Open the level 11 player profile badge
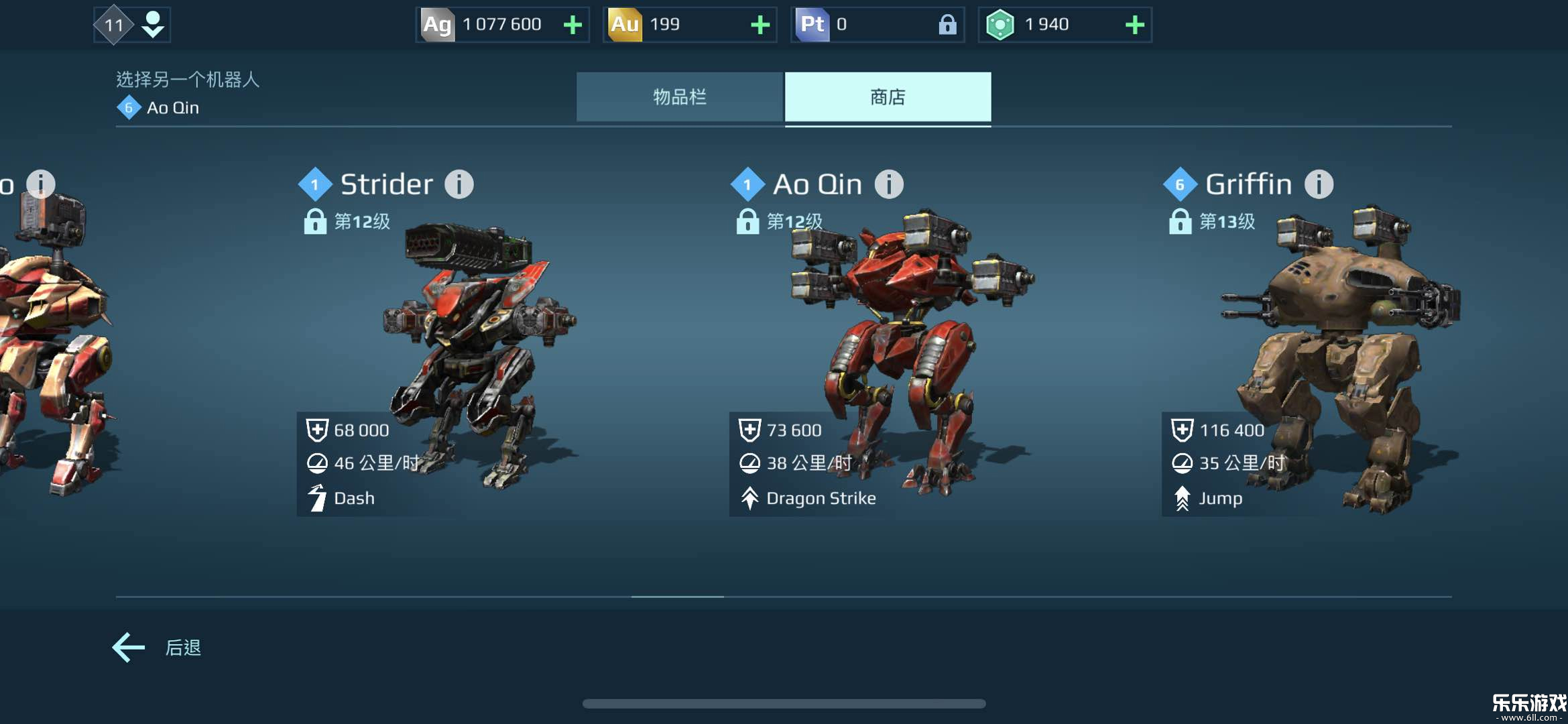1568x724 pixels. [x=131, y=25]
